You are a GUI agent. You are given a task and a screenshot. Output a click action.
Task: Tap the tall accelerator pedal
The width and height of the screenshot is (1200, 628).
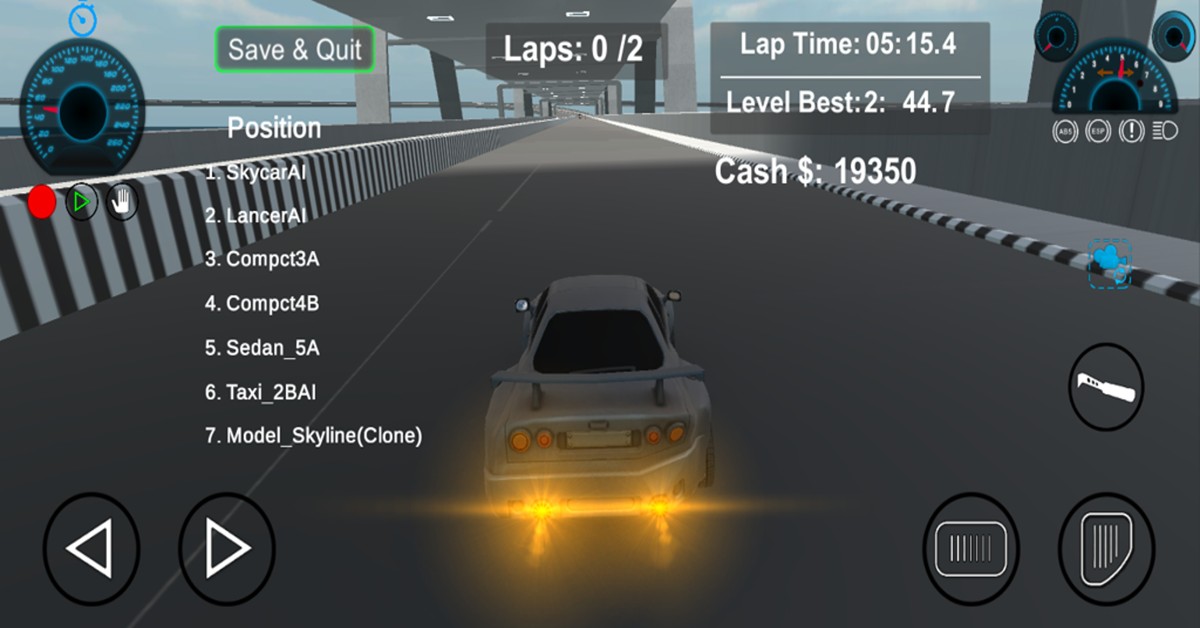pos(1106,549)
